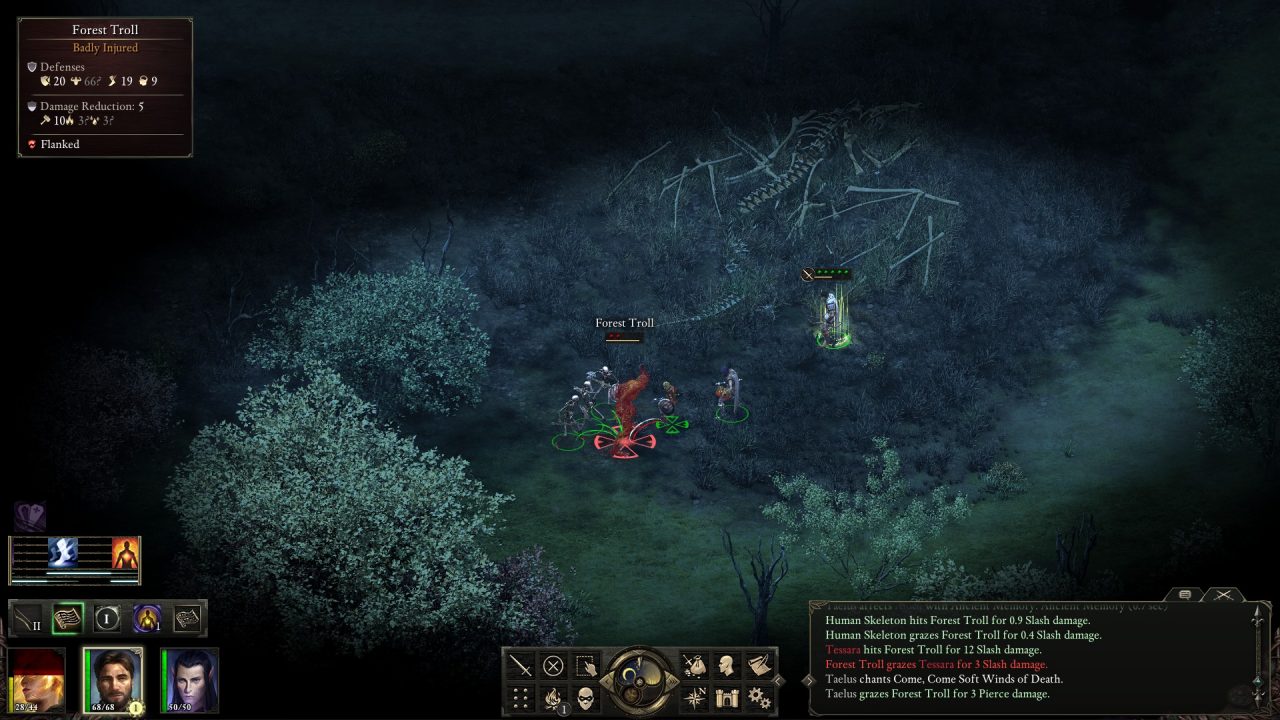Screen dimensions: 1280x720
Task: Click the campfire rest button
Action: (553, 698)
